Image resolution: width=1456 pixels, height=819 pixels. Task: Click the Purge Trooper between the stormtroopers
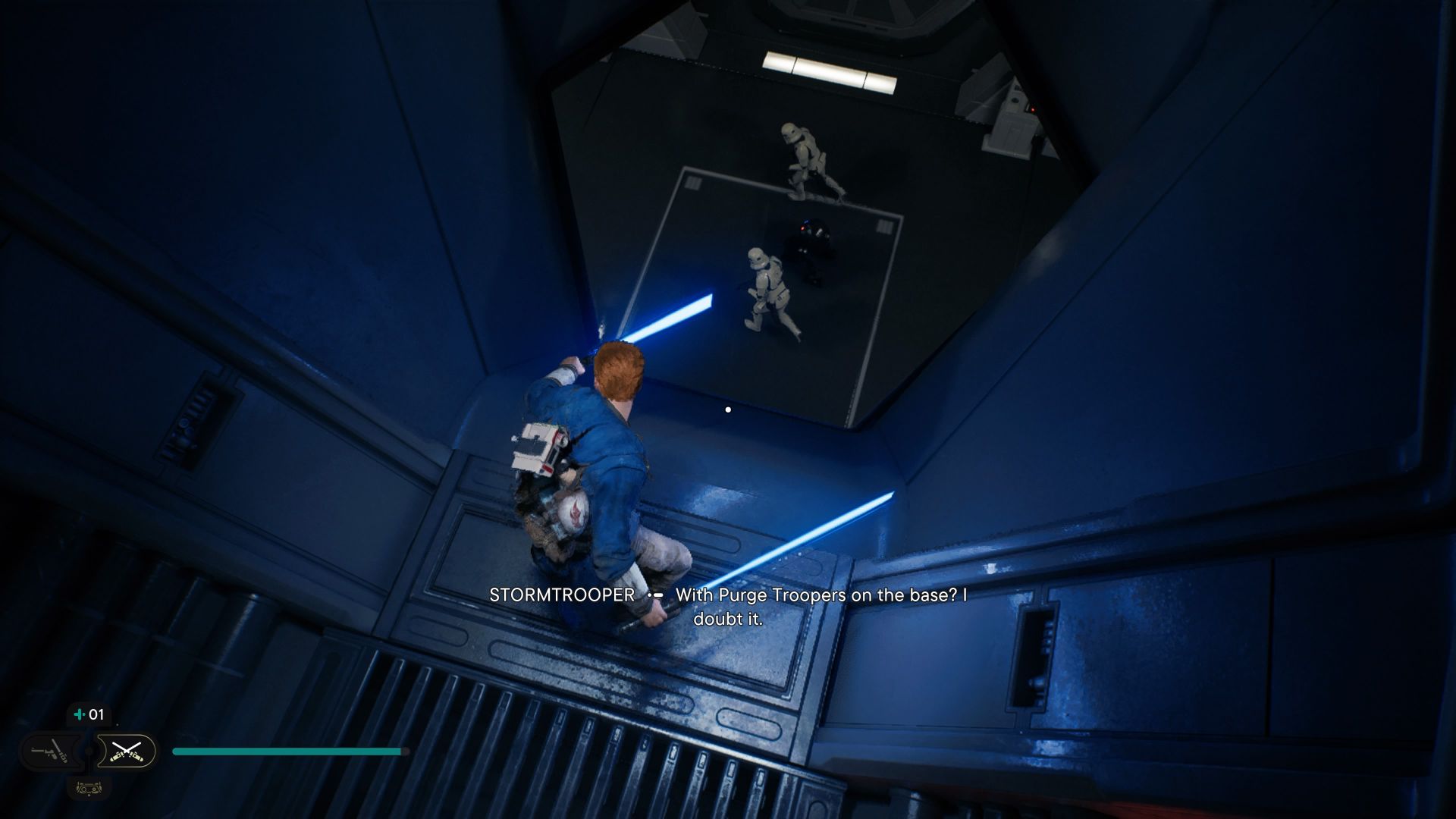811,243
